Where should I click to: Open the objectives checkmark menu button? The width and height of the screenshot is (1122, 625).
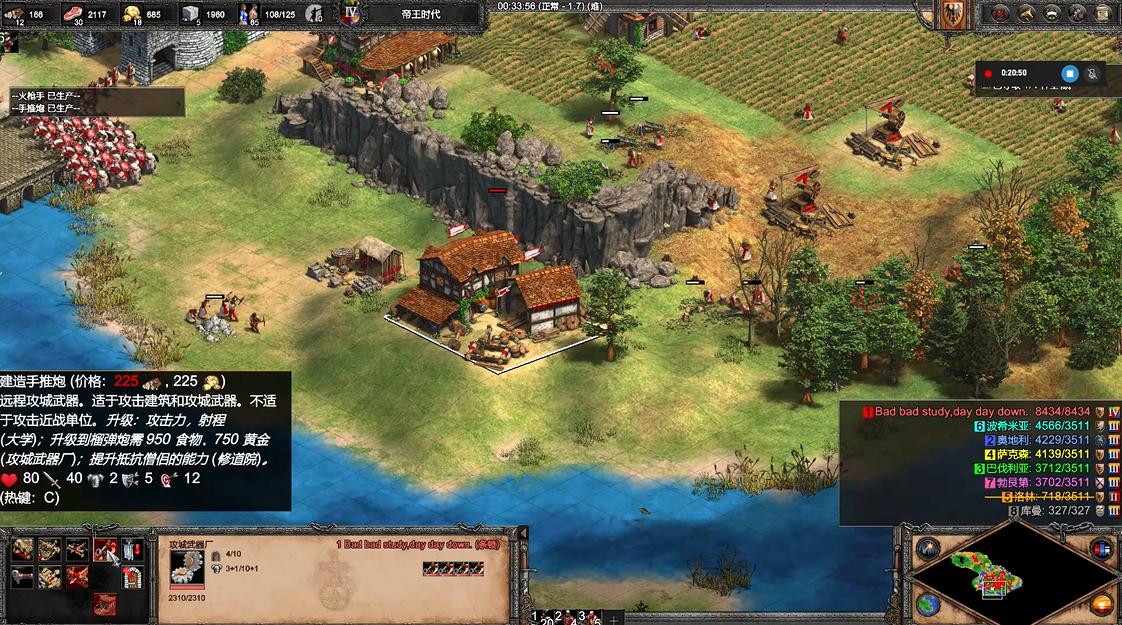(999, 13)
